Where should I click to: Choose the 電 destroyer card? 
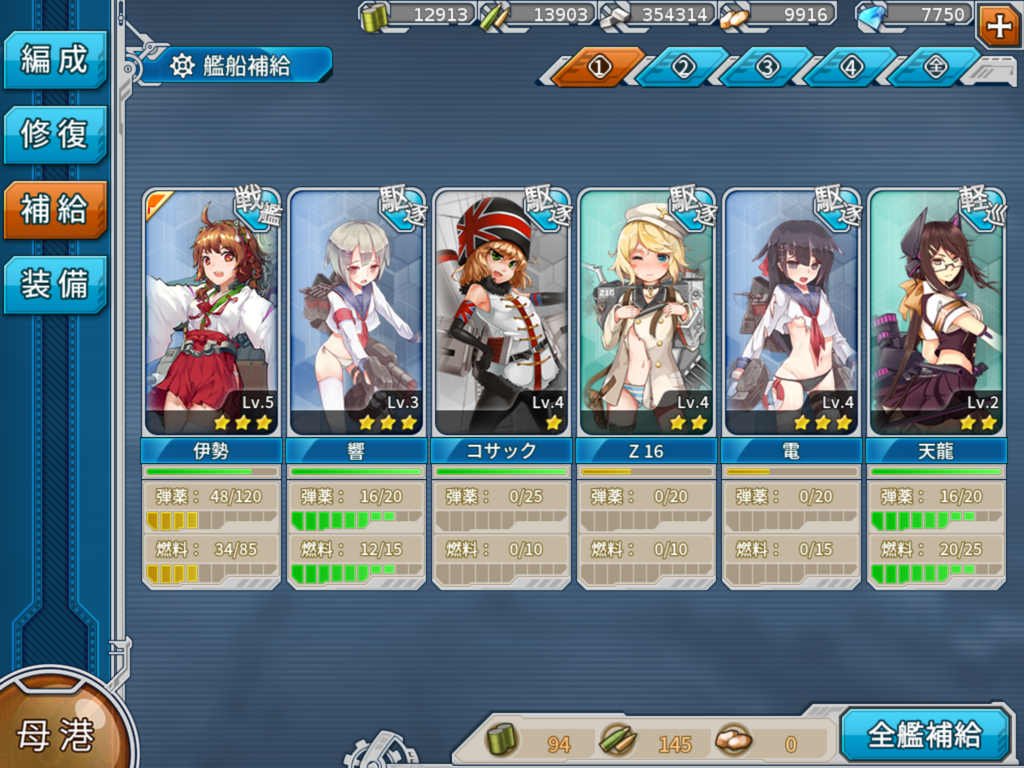pyautogui.click(x=791, y=312)
